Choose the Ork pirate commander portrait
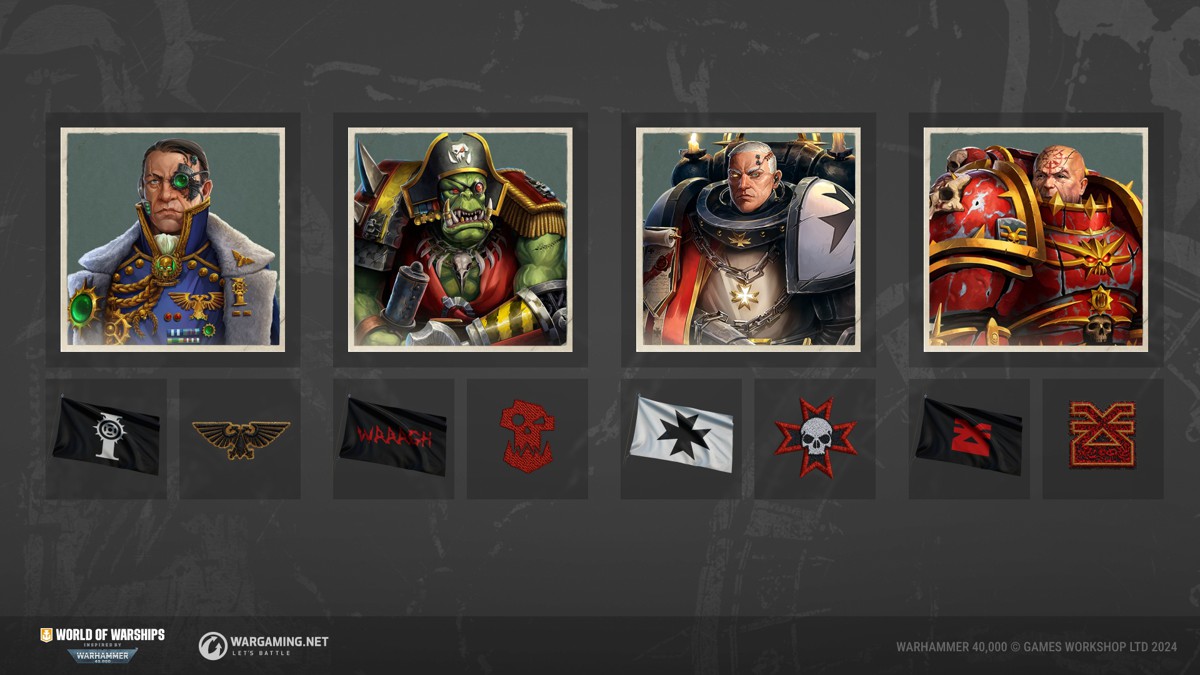Viewport: 1200px width, 675px height. [x=460, y=240]
